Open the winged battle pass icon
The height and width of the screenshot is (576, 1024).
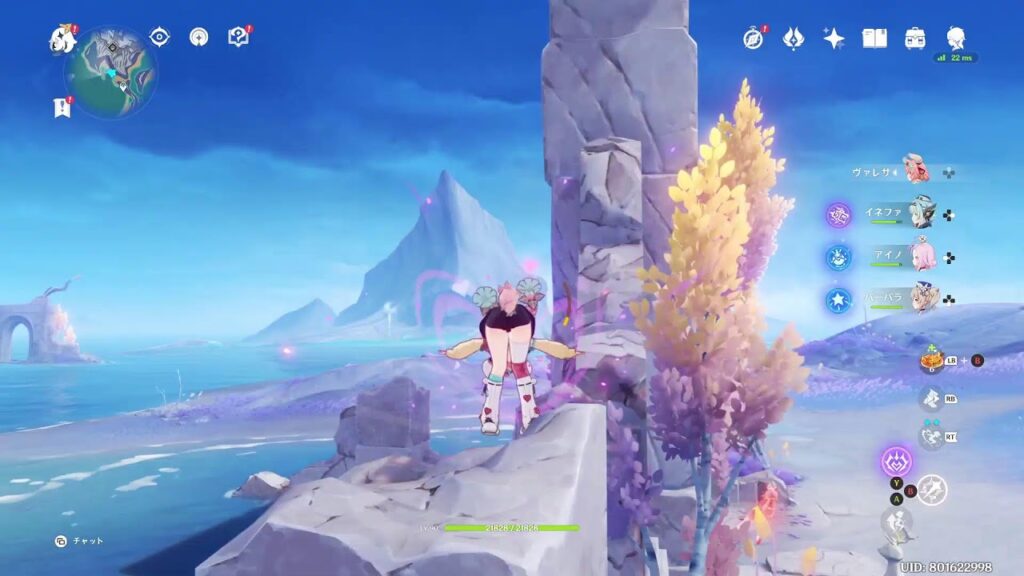(793, 38)
